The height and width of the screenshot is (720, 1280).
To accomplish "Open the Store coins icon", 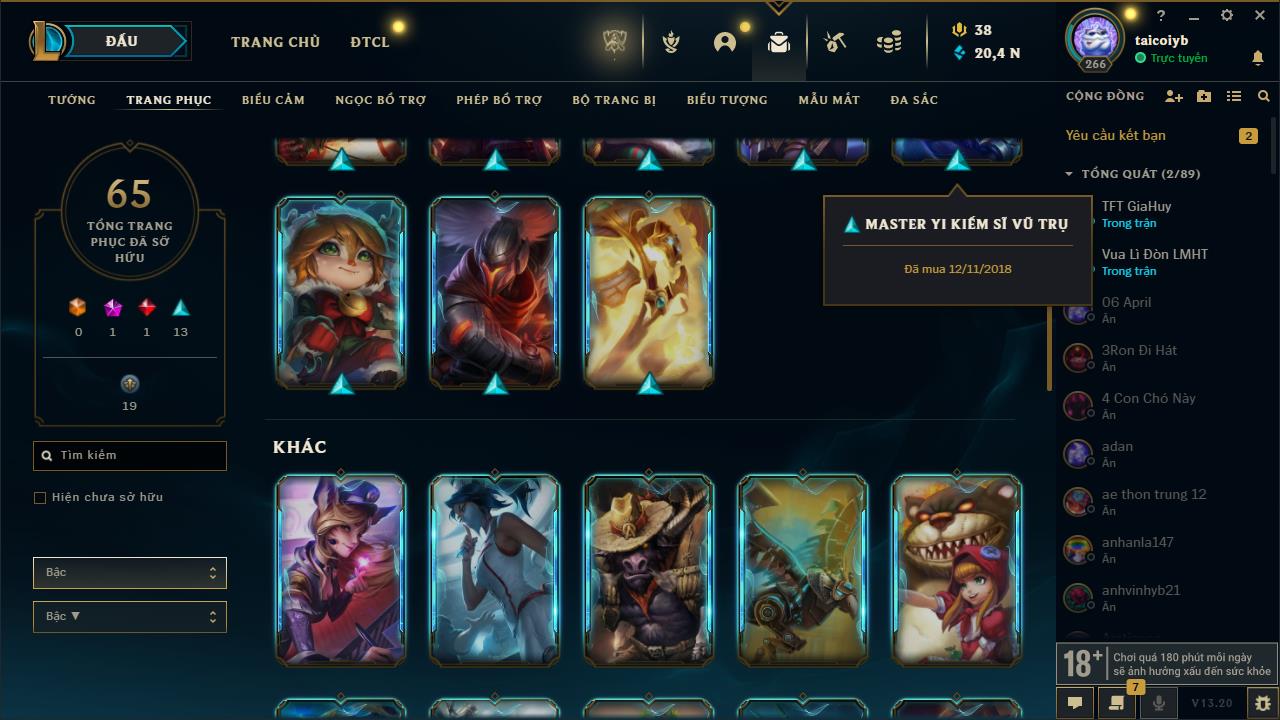I will click(x=888, y=41).
